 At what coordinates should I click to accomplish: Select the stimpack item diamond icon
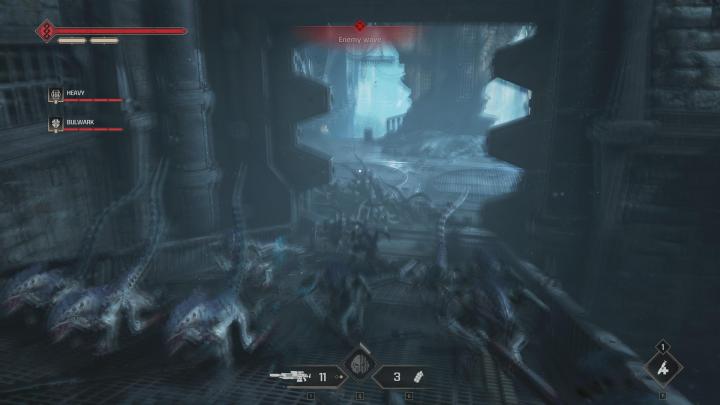pos(661,369)
